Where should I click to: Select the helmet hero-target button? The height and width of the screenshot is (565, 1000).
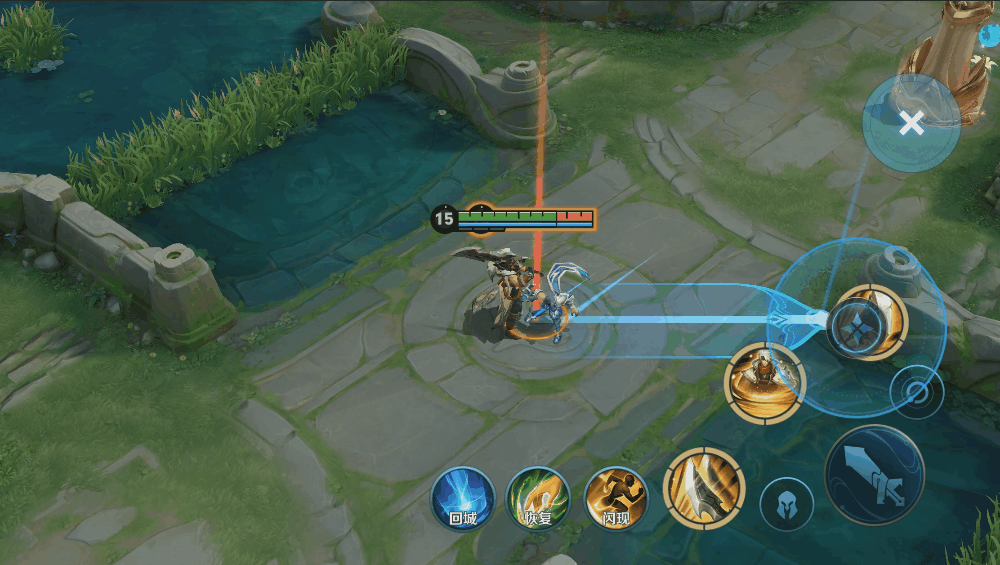click(786, 504)
